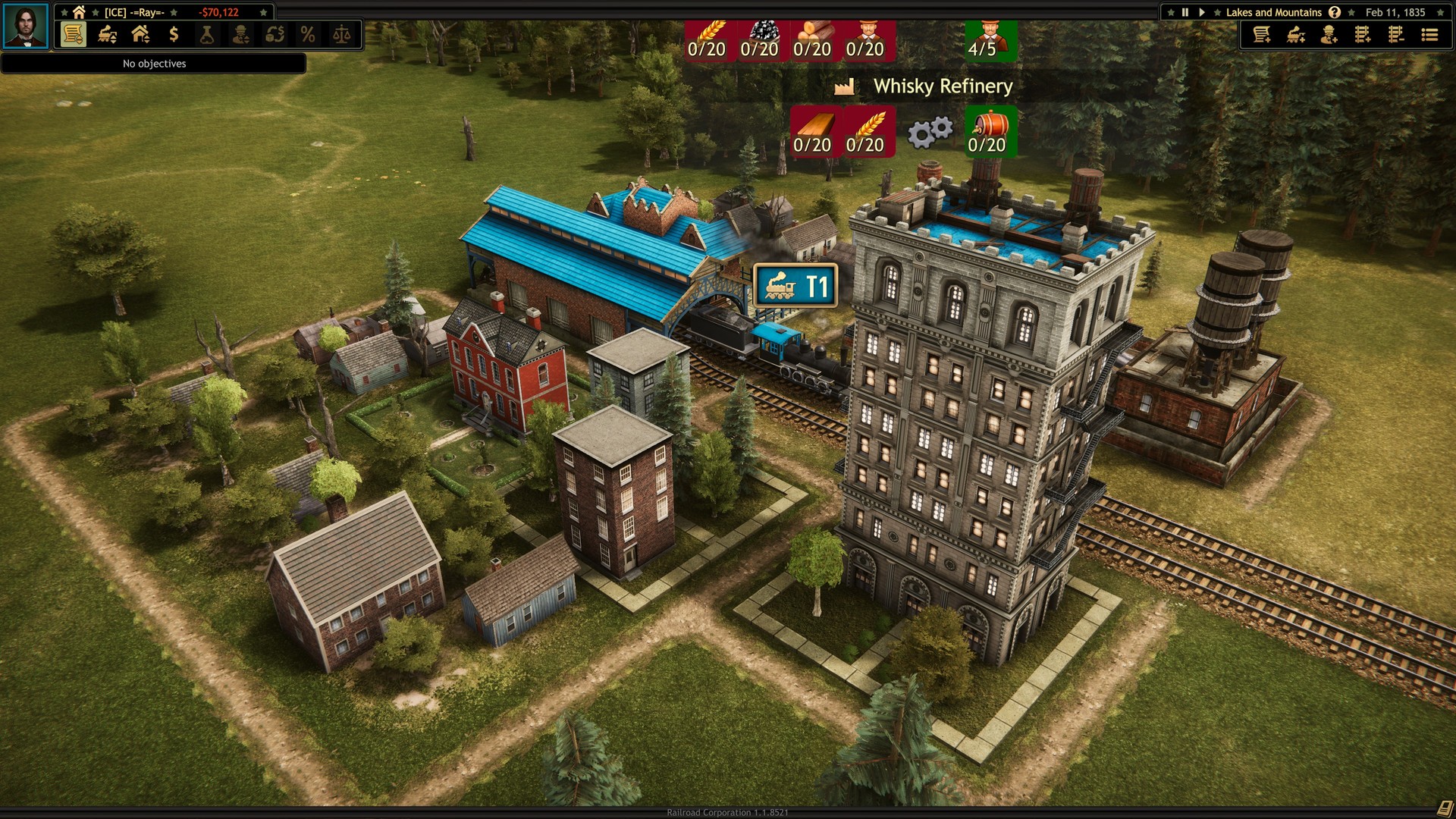Expand the stations list panel

point(140,34)
